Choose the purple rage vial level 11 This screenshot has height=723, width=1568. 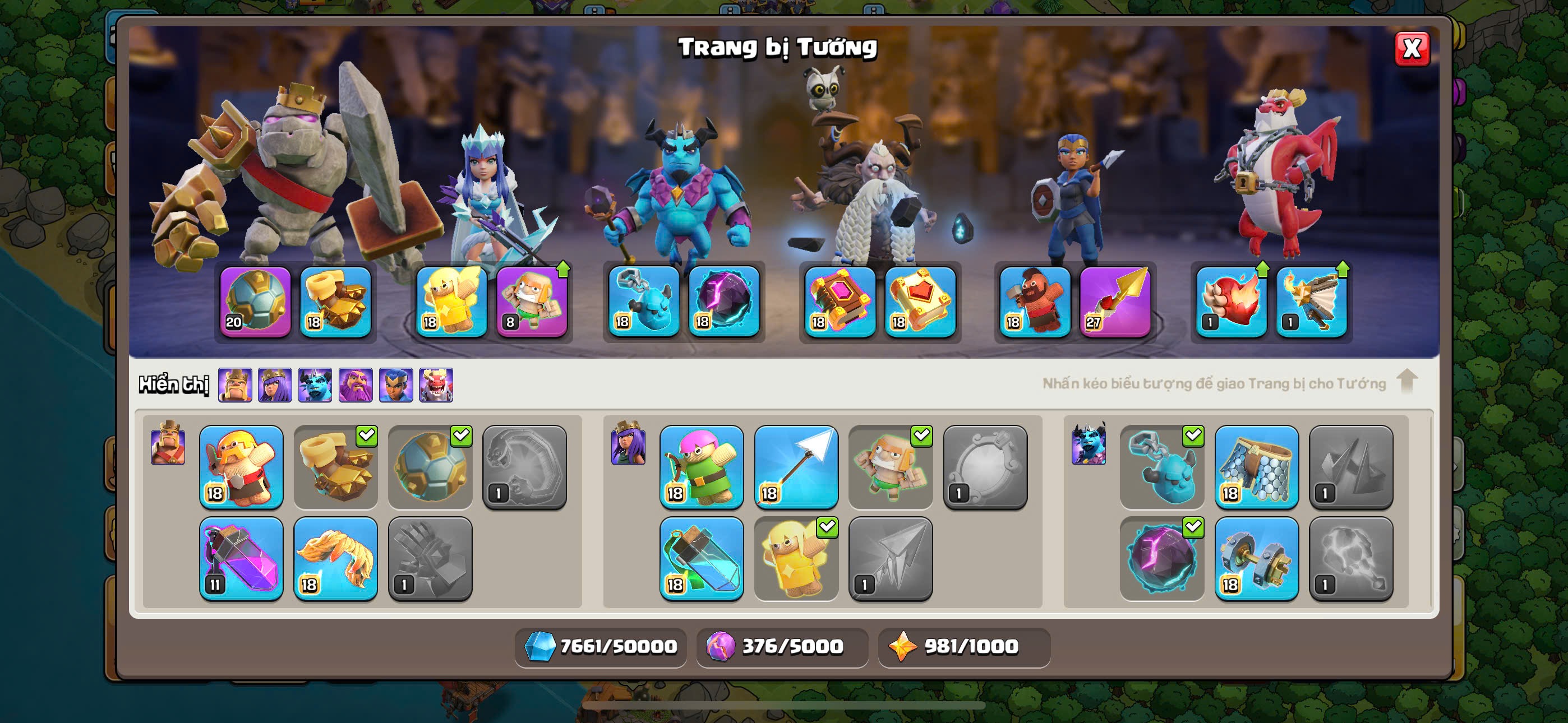click(x=241, y=559)
